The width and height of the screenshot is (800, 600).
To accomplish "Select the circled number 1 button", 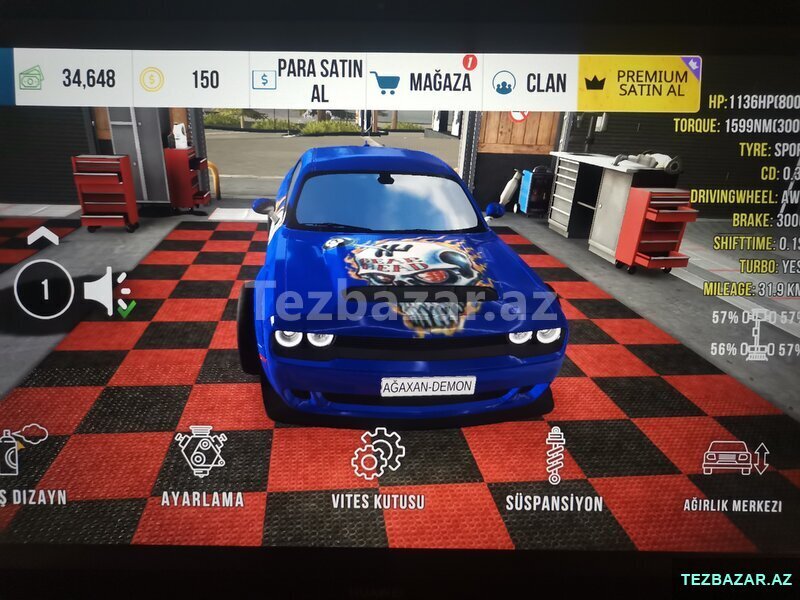I will [44, 290].
